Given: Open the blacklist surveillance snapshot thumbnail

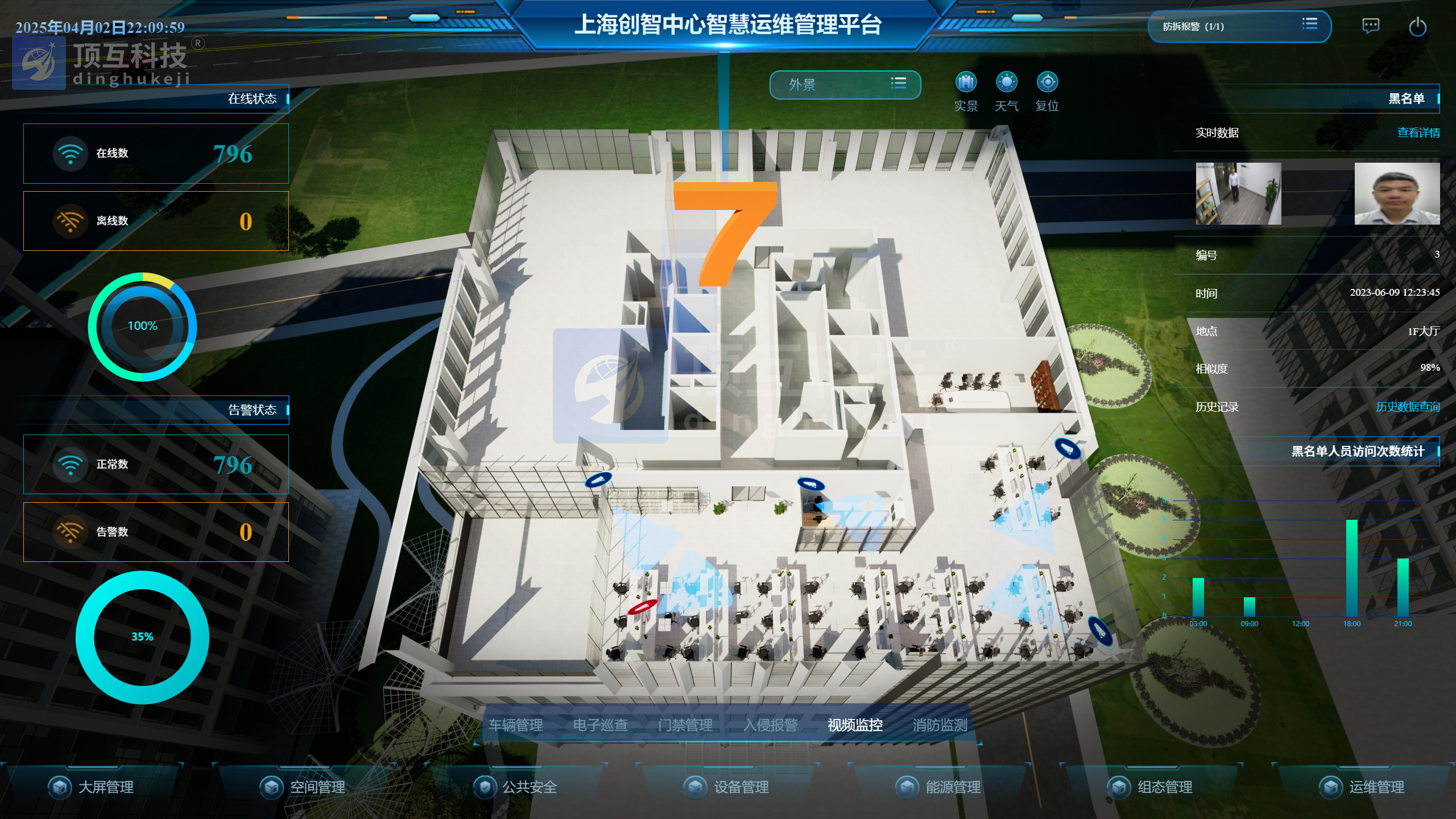Looking at the screenshot, I should pyautogui.click(x=1238, y=194).
